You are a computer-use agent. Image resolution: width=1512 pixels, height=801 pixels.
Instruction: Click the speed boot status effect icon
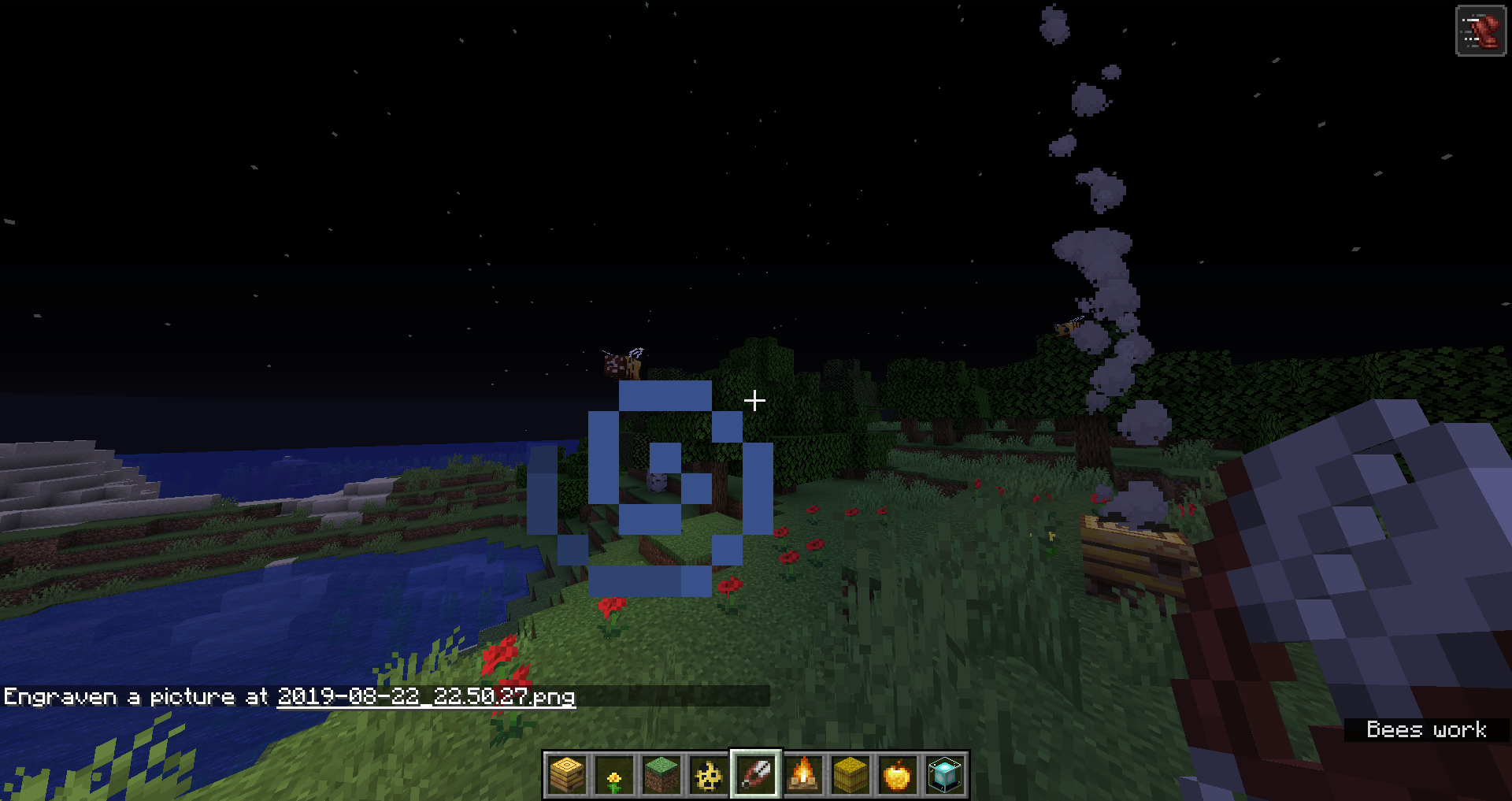(1480, 32)
